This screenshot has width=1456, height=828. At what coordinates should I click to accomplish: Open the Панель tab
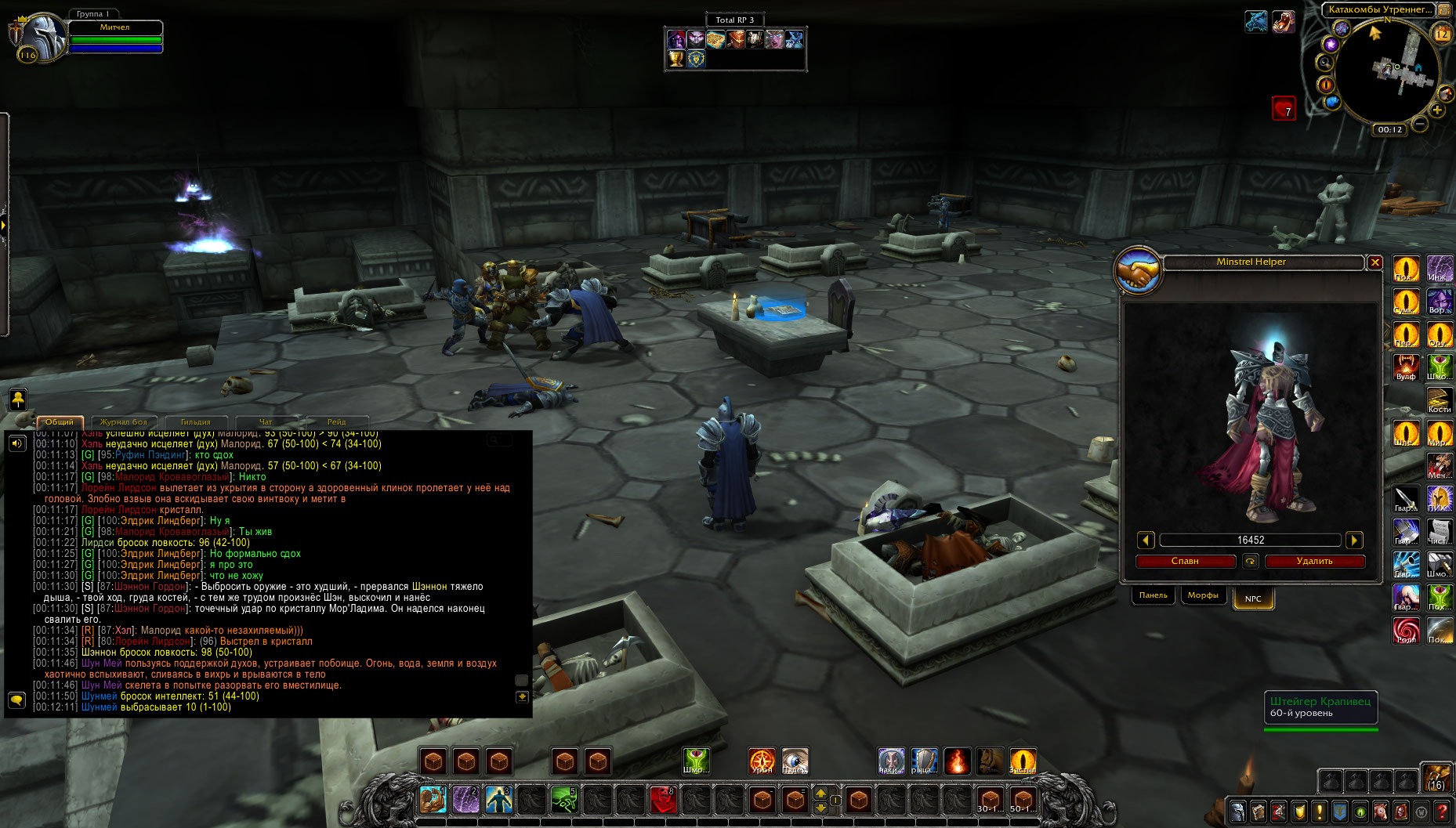tap(1153, 595)
